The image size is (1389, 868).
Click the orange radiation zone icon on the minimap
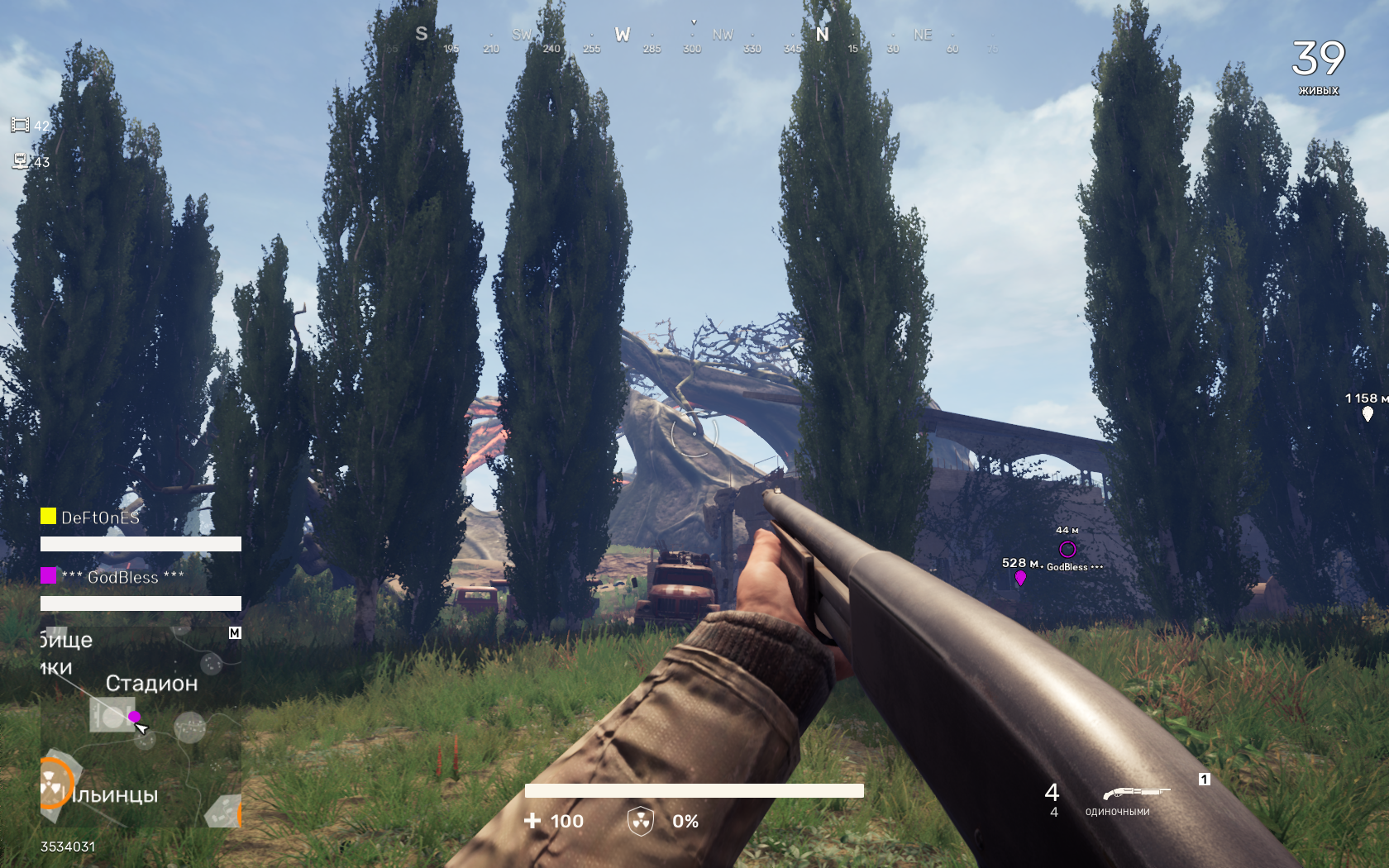coord(53,781)
